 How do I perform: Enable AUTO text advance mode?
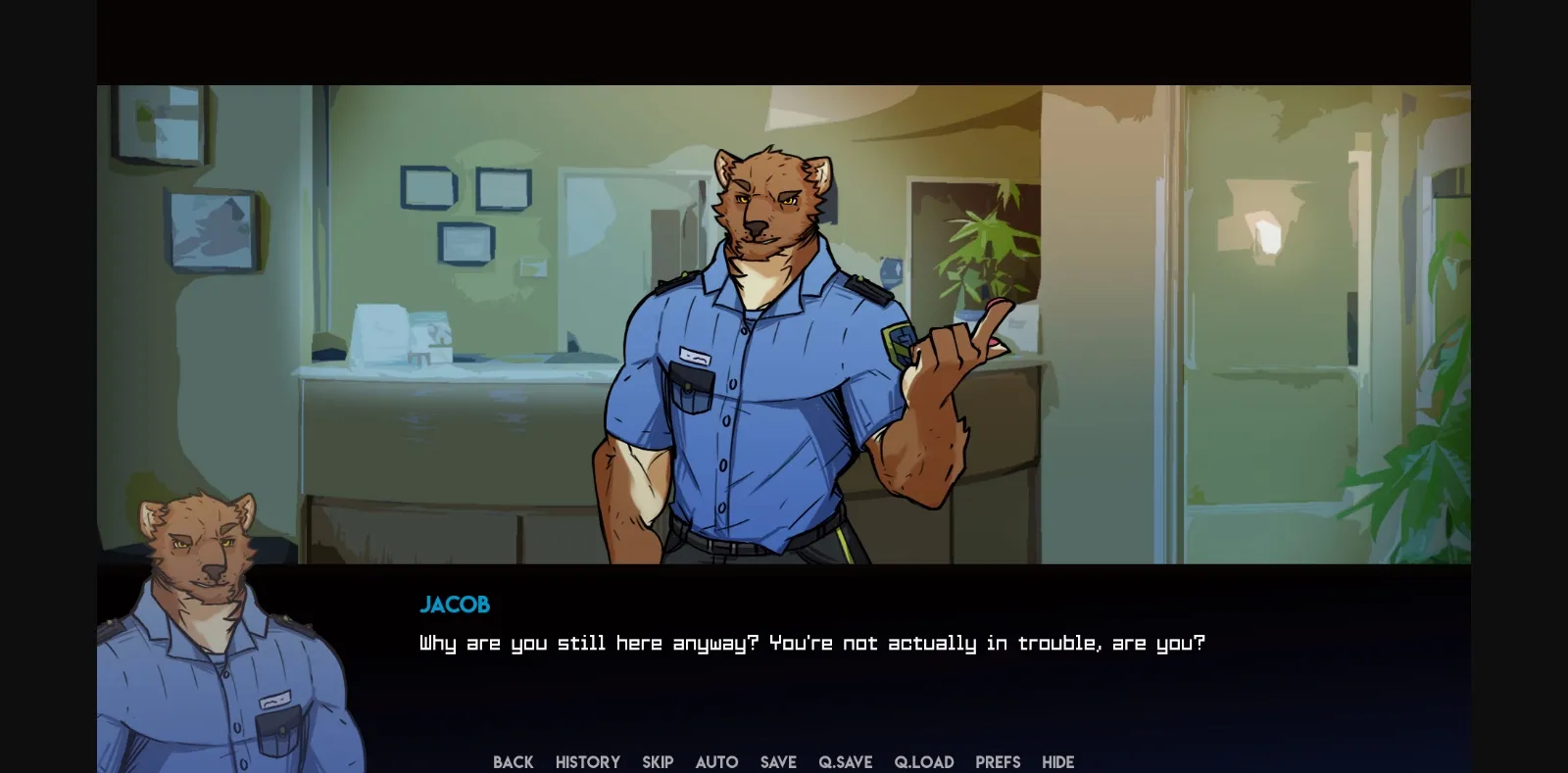click(x=716, y=762)
